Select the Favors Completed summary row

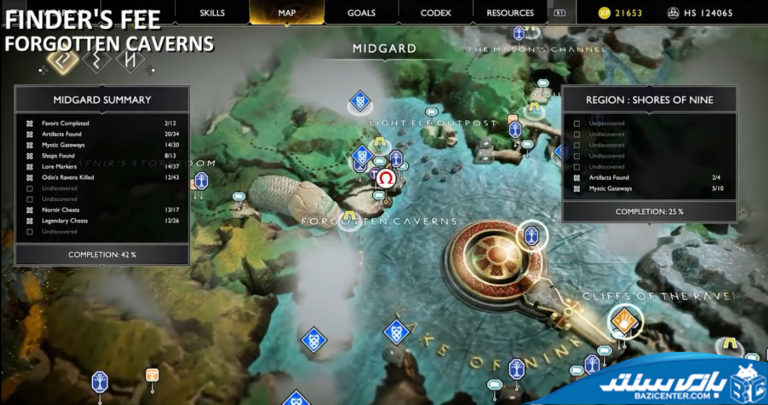pos(100,124)
